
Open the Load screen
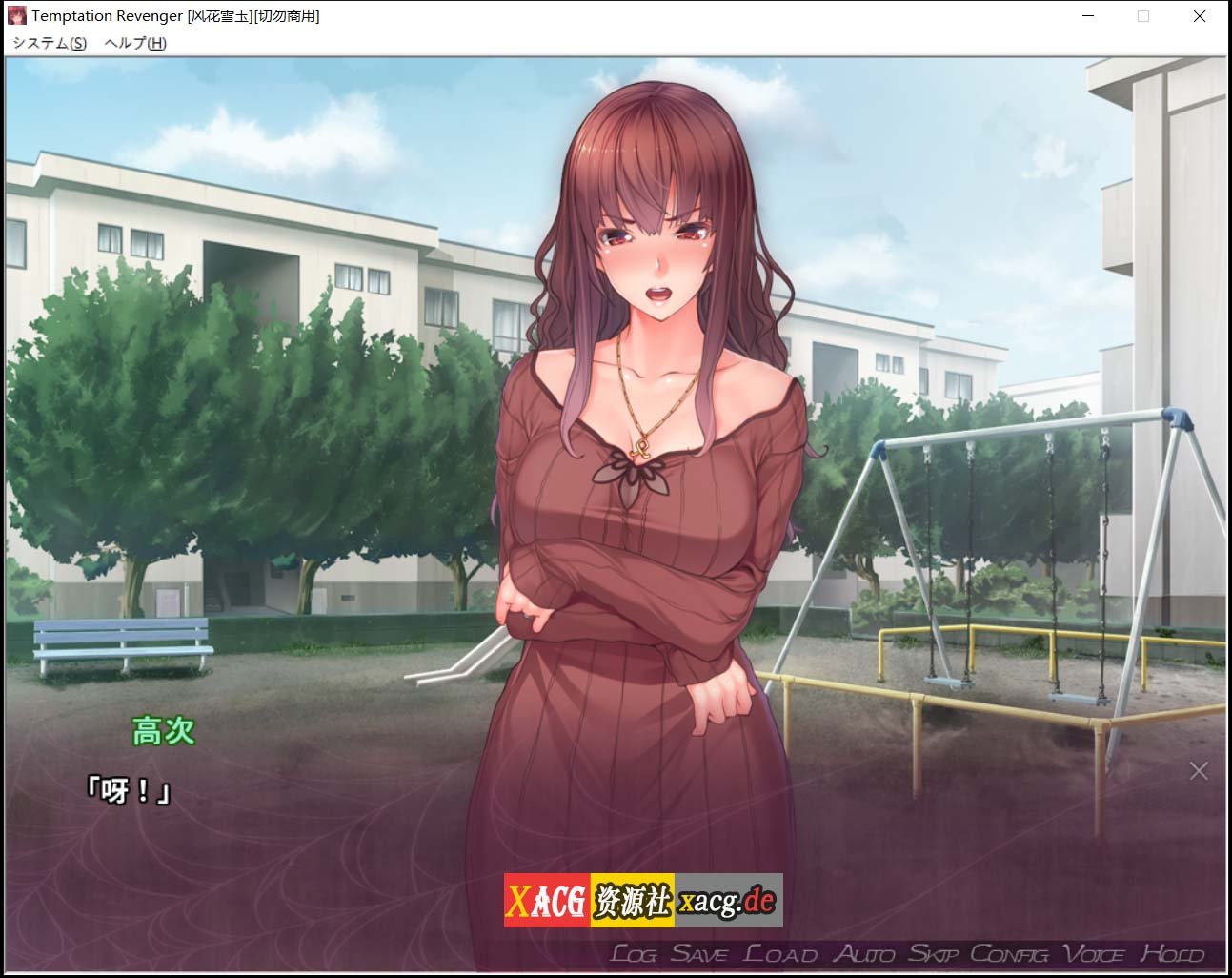[x=778, y=952]
